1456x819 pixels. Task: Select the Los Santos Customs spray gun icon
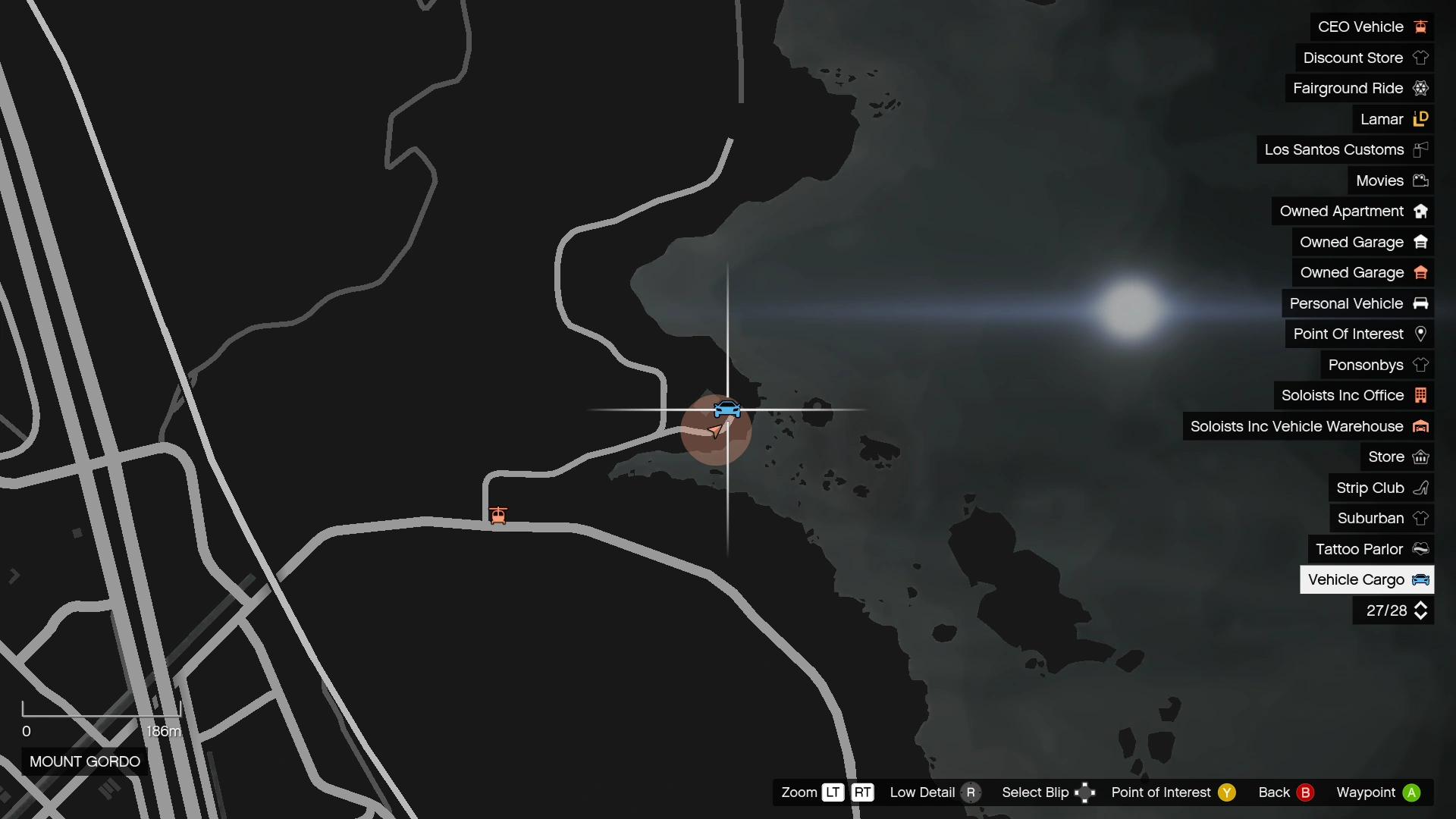[1420, 149]
